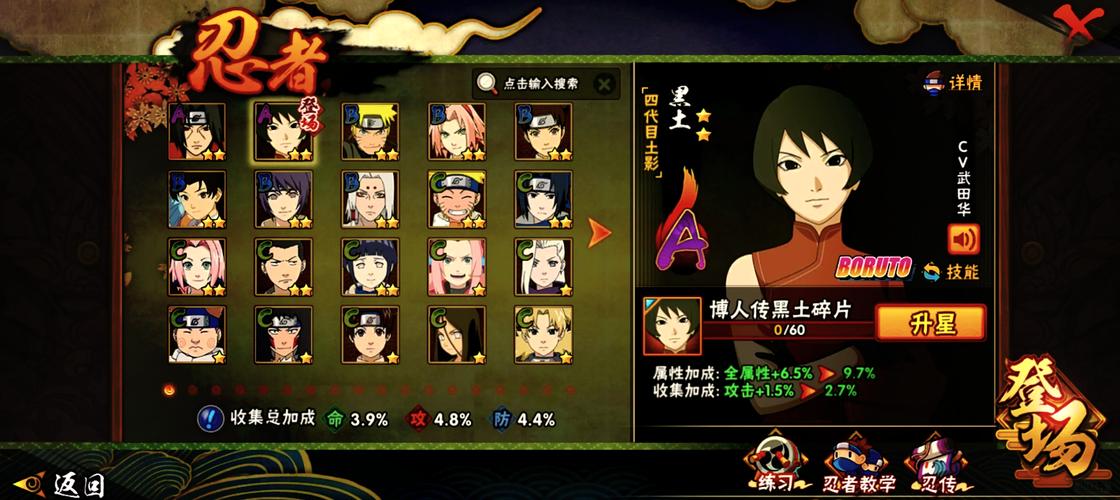Open the 忍者教学 ninja tutorial
Image resolution: width=1120 pixels, height=500 pixels.
[x=854, y=467]
